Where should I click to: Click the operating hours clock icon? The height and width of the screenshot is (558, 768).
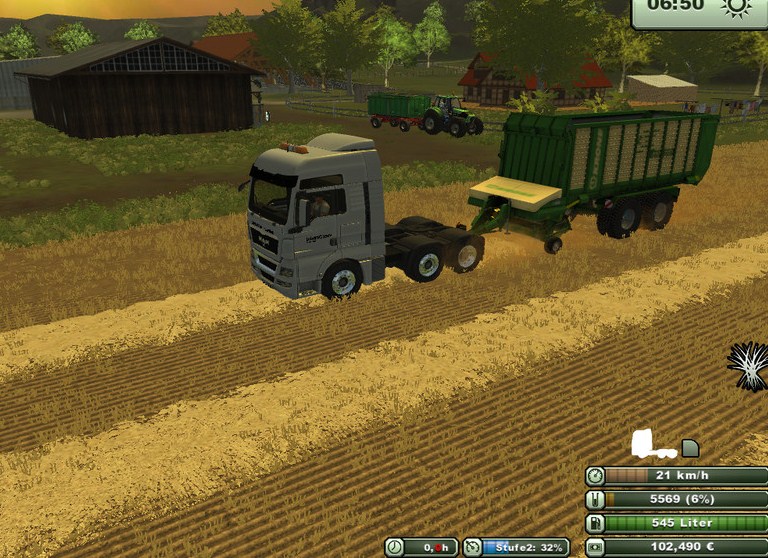pos(395,547)
